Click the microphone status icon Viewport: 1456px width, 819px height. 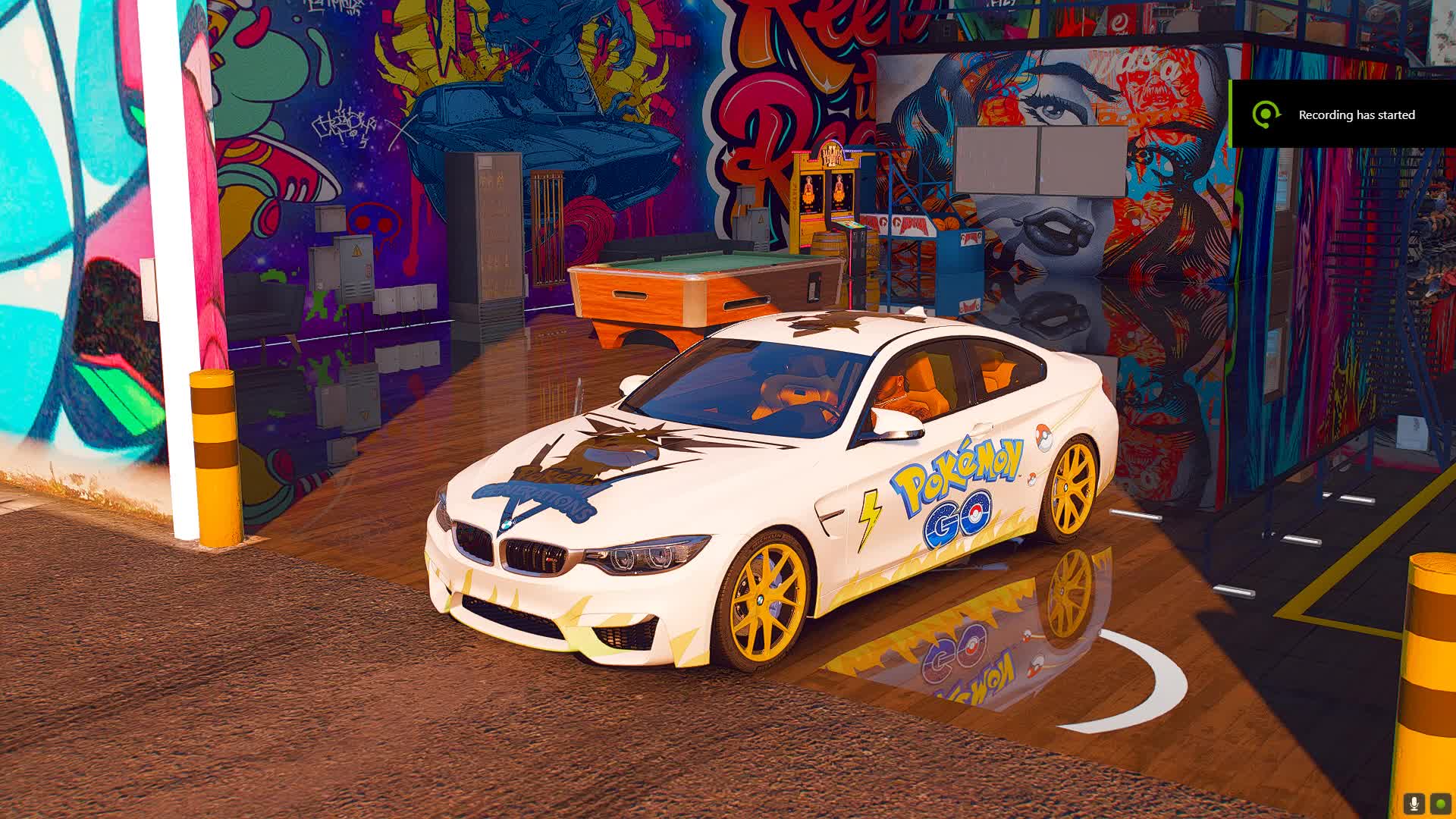(1414, 803)
